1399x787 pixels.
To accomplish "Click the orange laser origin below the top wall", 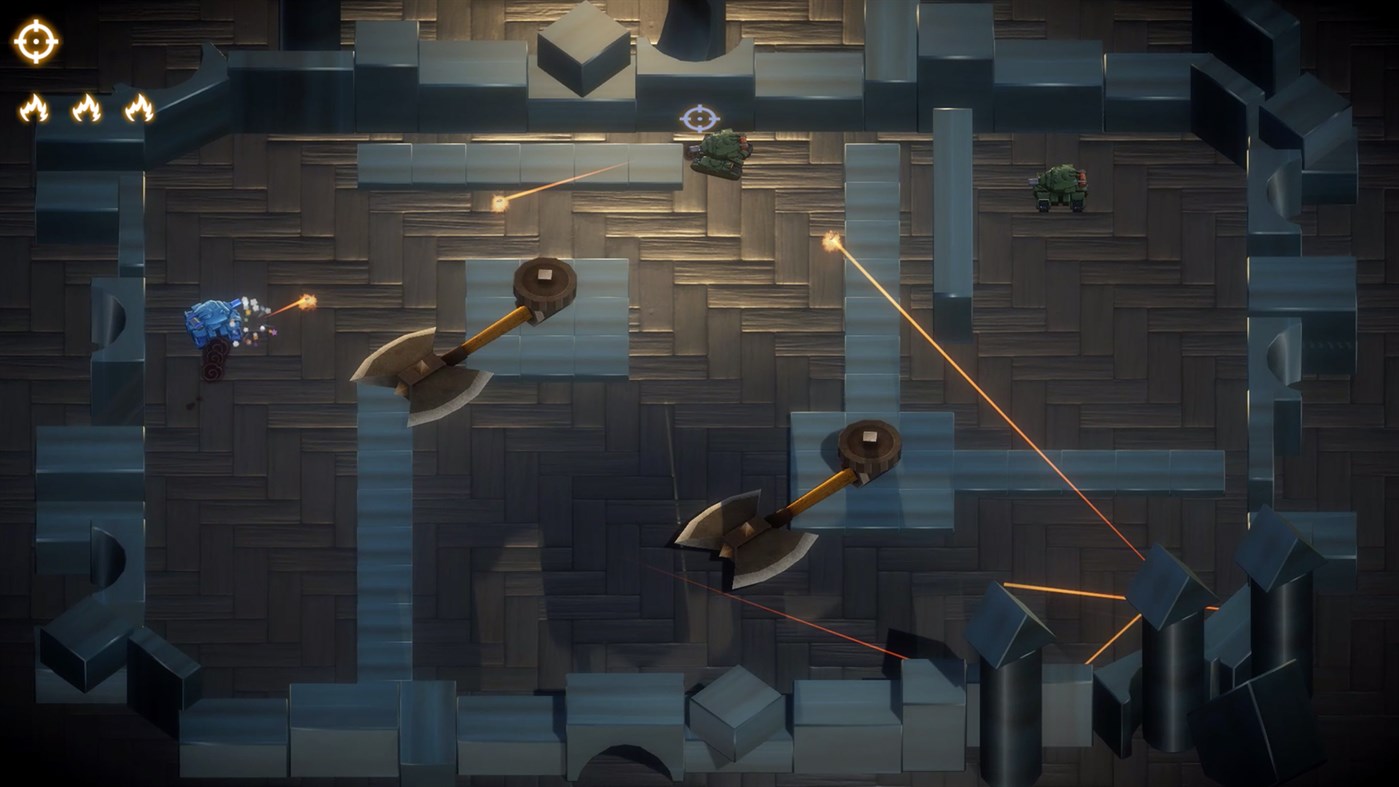I will click(830, 240).
